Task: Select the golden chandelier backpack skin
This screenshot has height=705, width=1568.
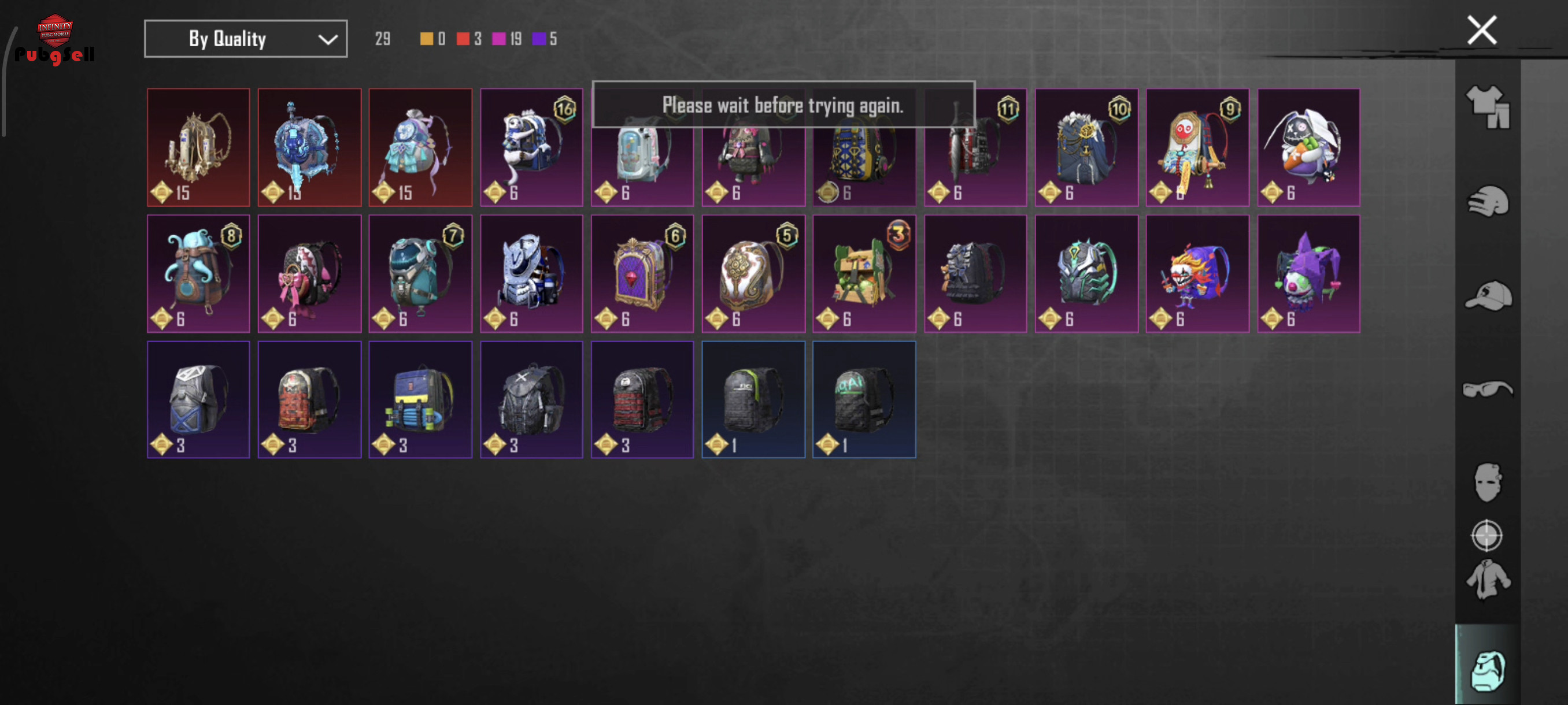Action: tap(198, 147)
